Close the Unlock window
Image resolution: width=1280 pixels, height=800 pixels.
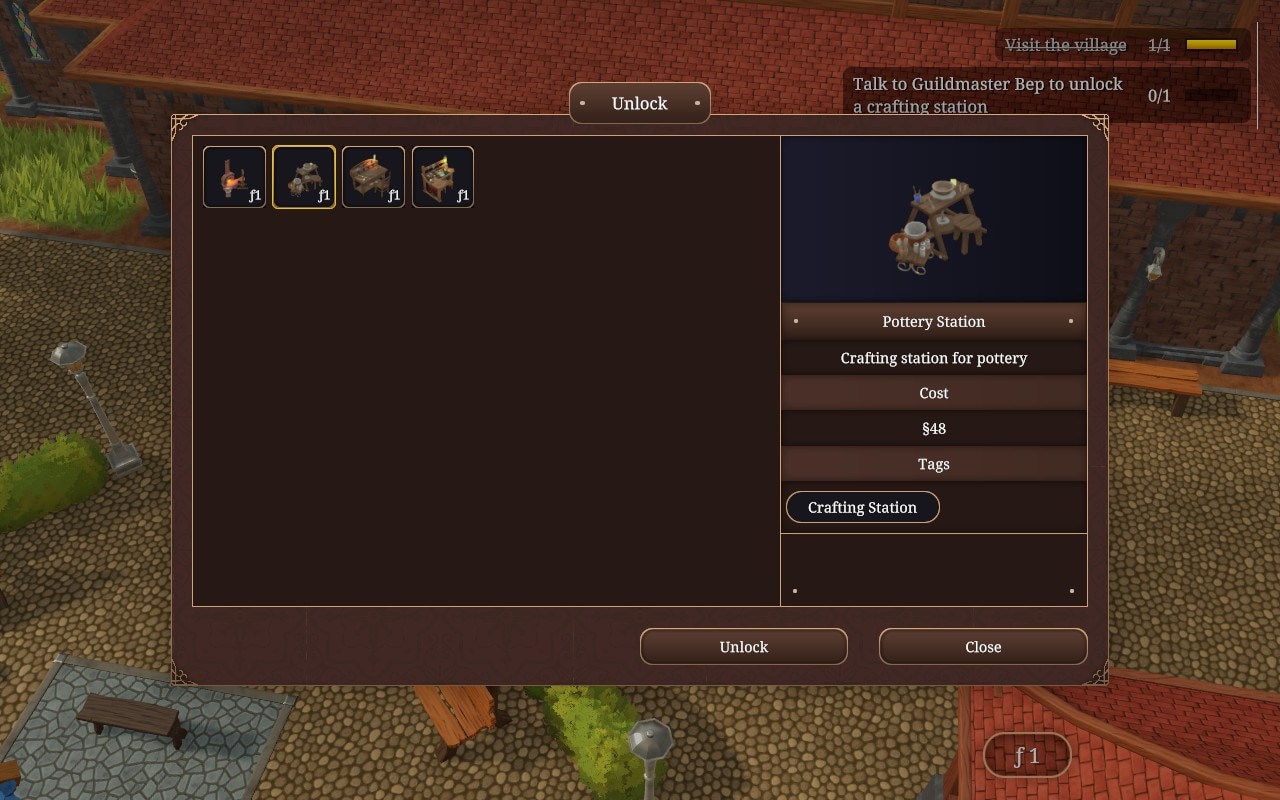[982, 647]
